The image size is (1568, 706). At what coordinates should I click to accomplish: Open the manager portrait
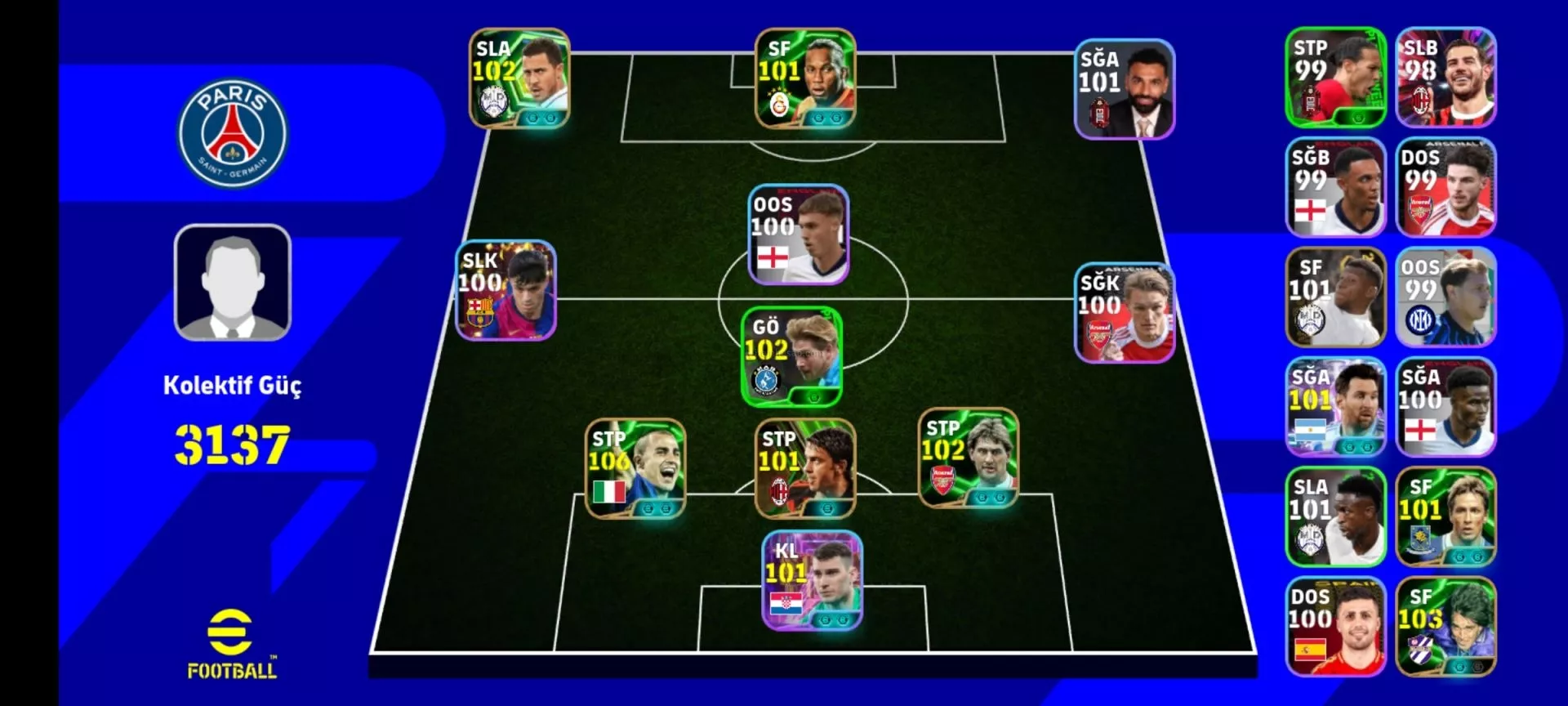(233, 282)
